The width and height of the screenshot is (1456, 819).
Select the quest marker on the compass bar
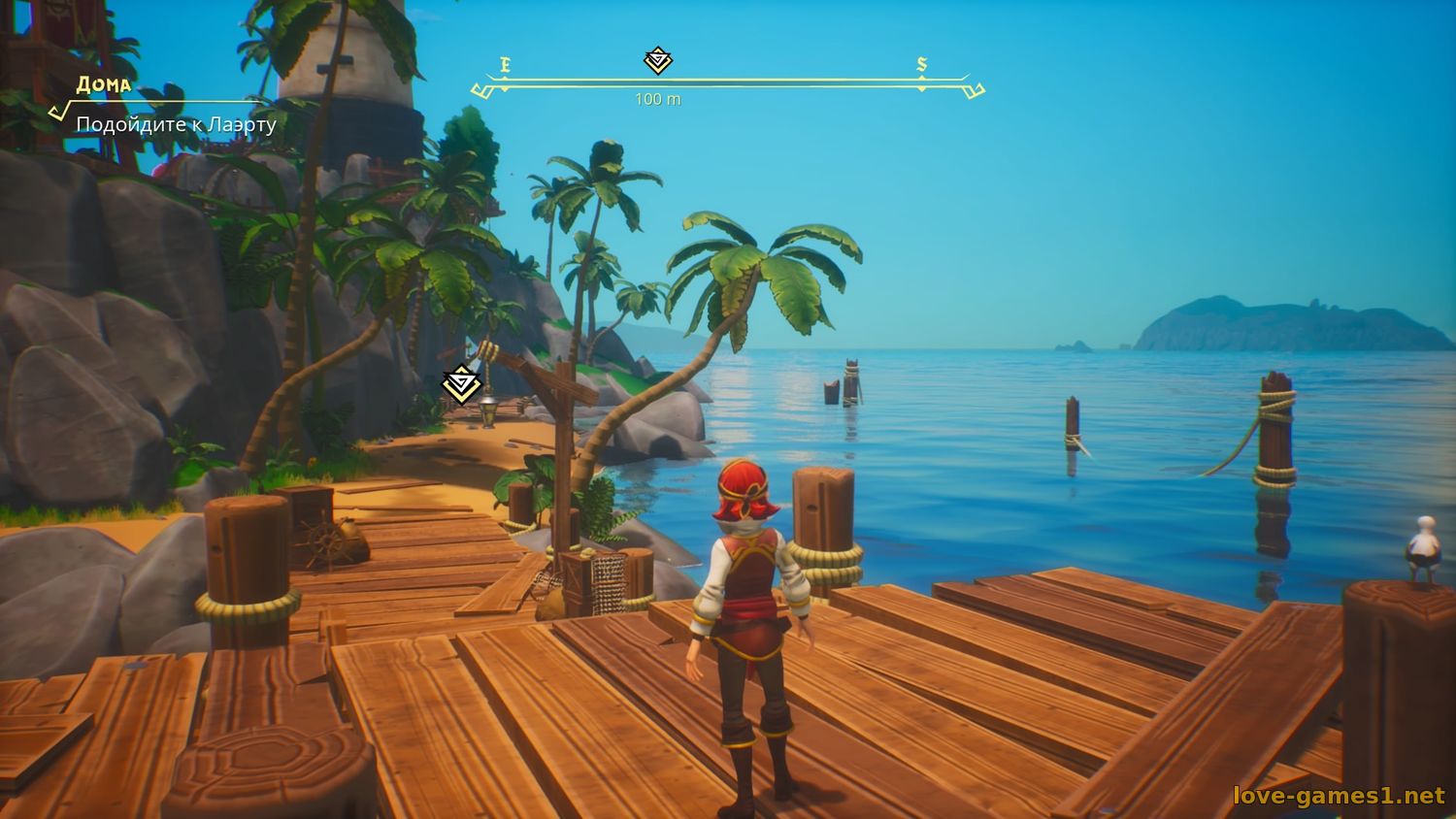tap(658, 60)
